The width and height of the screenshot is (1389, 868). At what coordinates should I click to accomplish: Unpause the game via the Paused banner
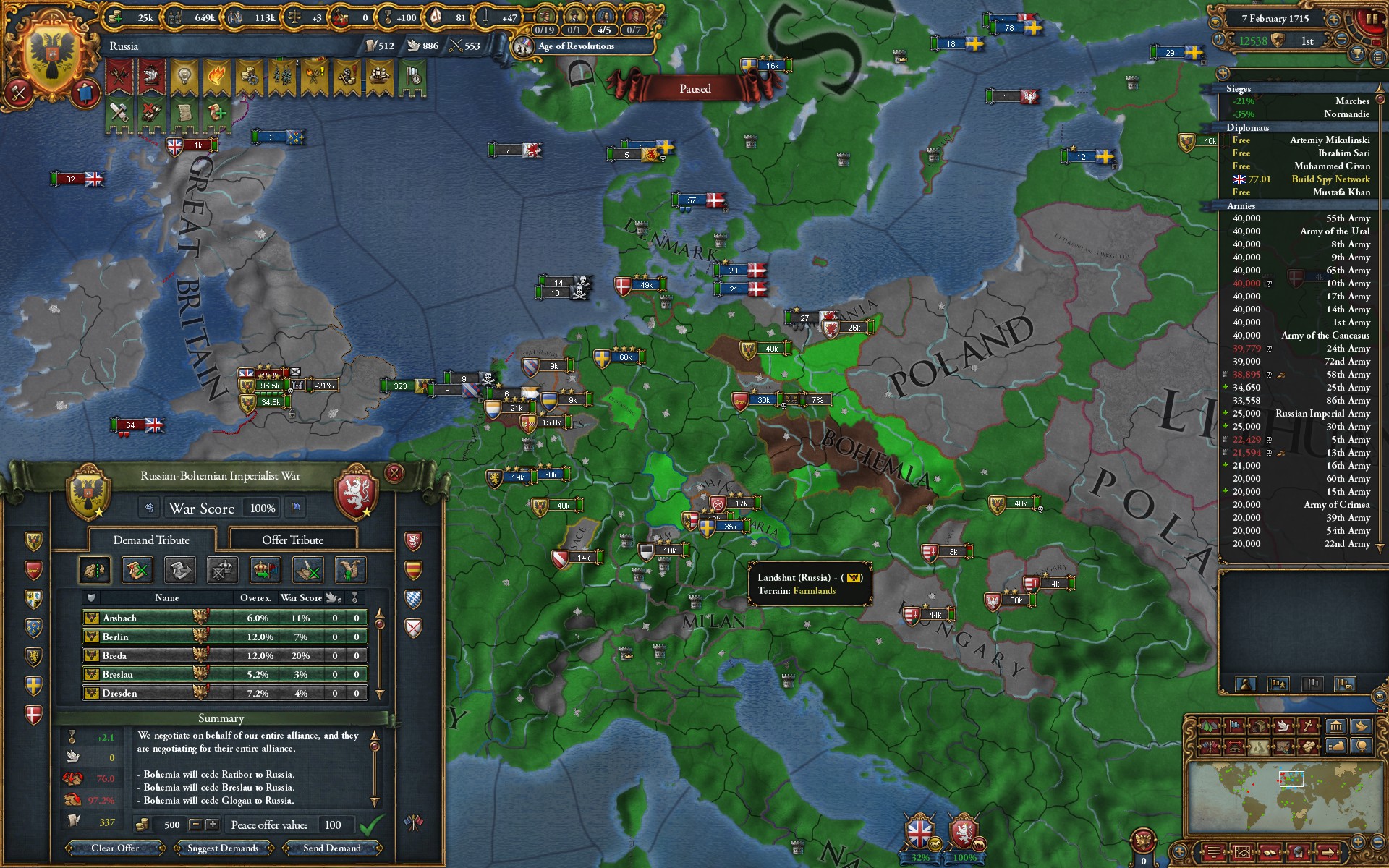point(697,88)
